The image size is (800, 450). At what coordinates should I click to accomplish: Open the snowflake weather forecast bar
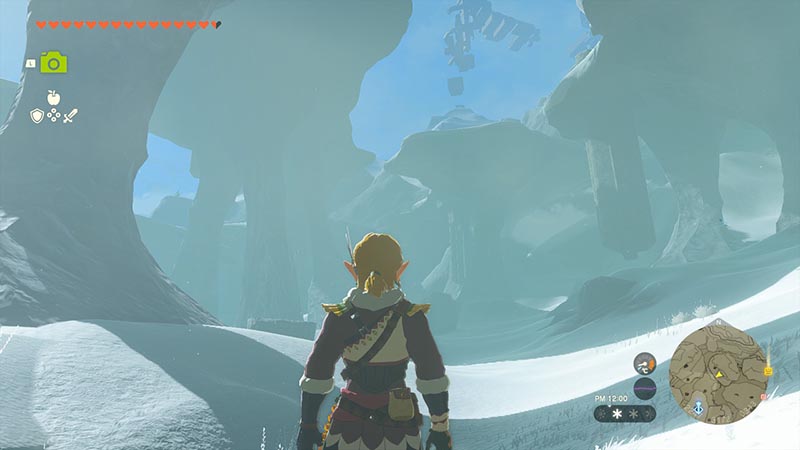pyautogui.click(x=624, y=412)
